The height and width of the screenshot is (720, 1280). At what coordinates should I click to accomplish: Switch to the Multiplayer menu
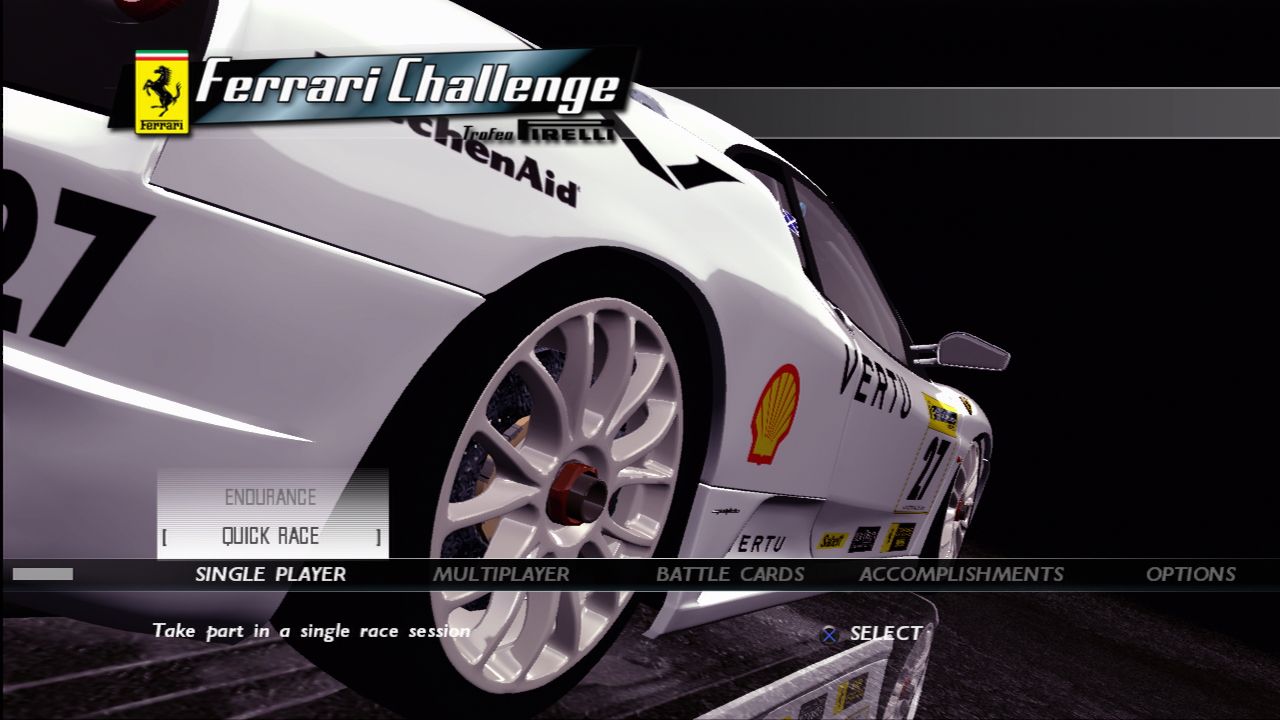click(501, 574)
